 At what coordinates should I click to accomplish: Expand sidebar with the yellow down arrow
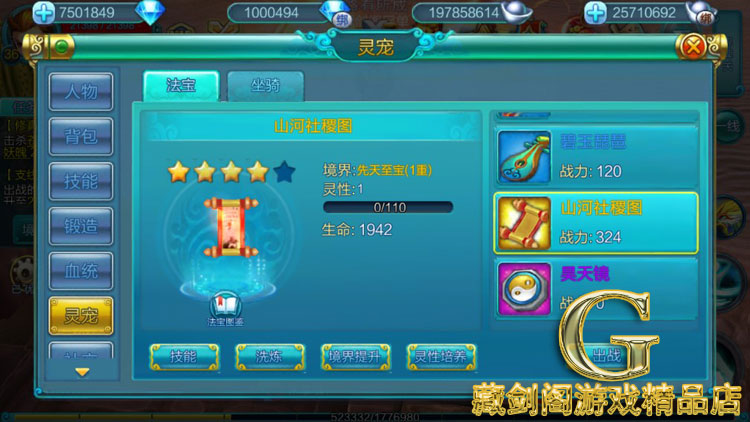82,372
